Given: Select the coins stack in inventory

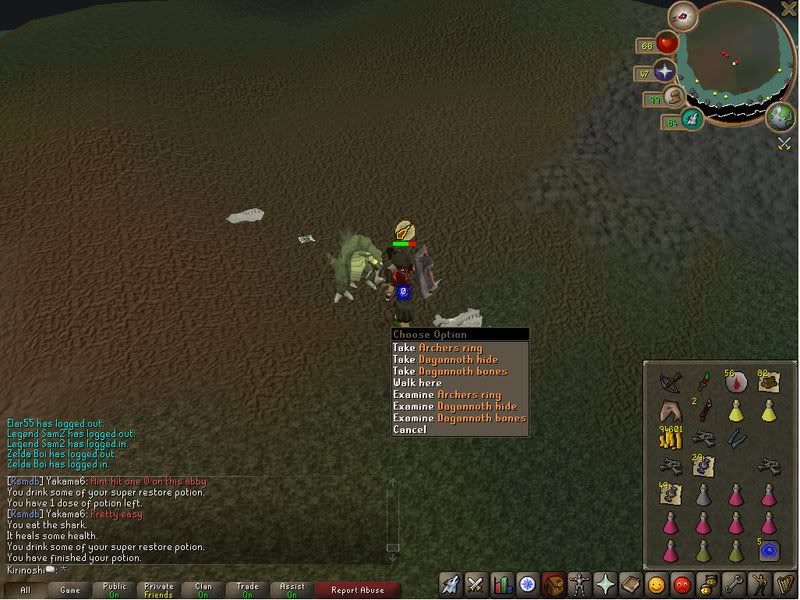Looking at the screenshot, I should 669,437.
